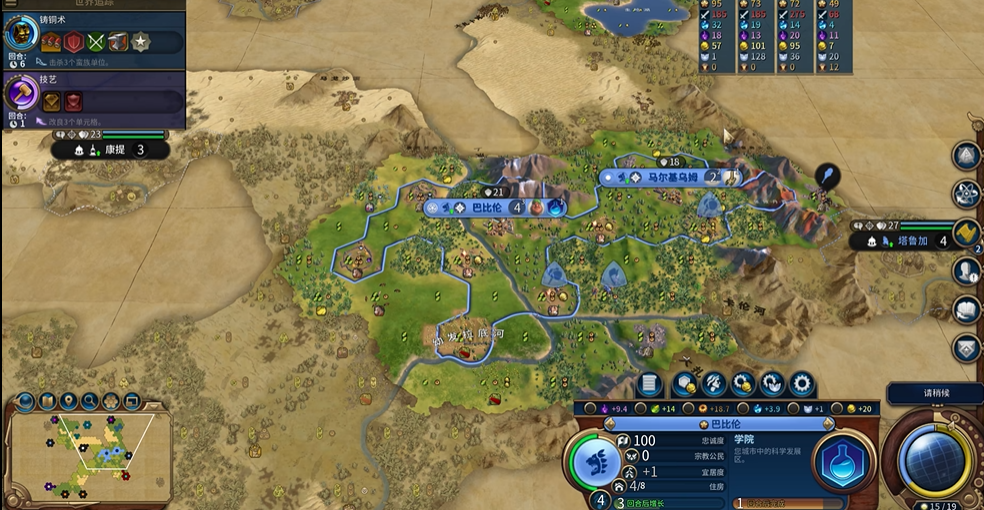Open the city details list button
The width and height of the screenshot is (984, 510).
coord(648,383)
